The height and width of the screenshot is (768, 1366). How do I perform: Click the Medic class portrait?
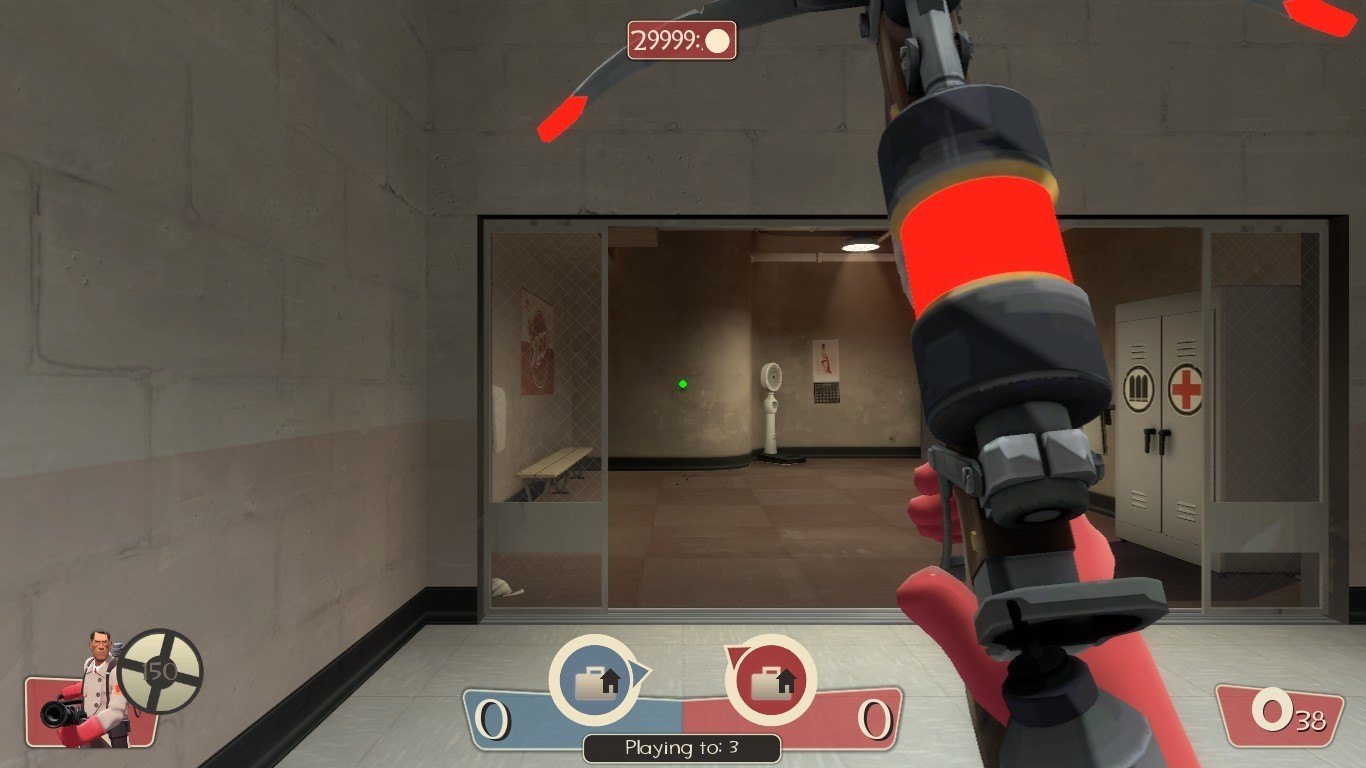(x=97, y=690)
